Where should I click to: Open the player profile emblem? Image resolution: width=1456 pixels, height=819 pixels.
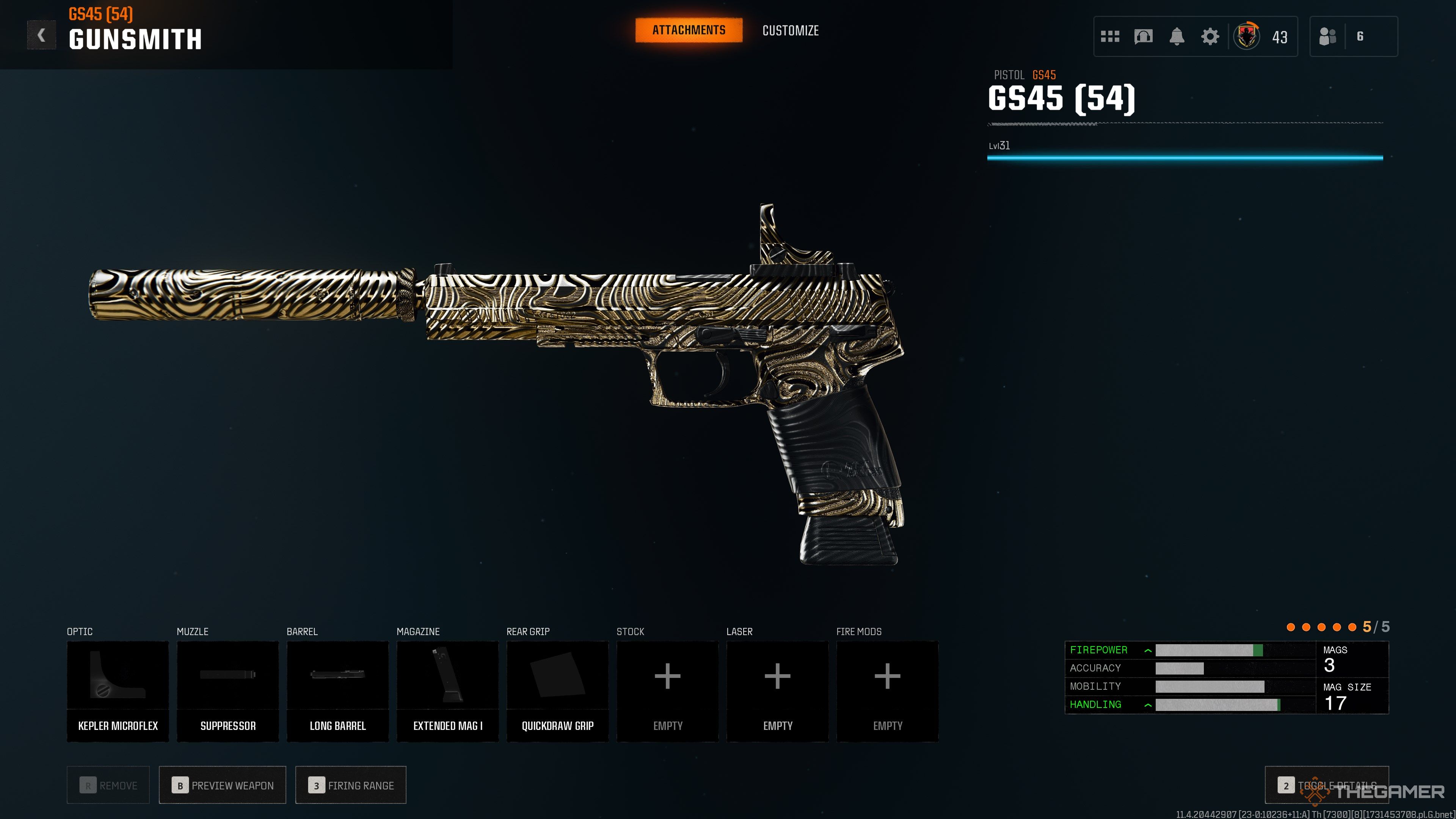pos(1246,37)
